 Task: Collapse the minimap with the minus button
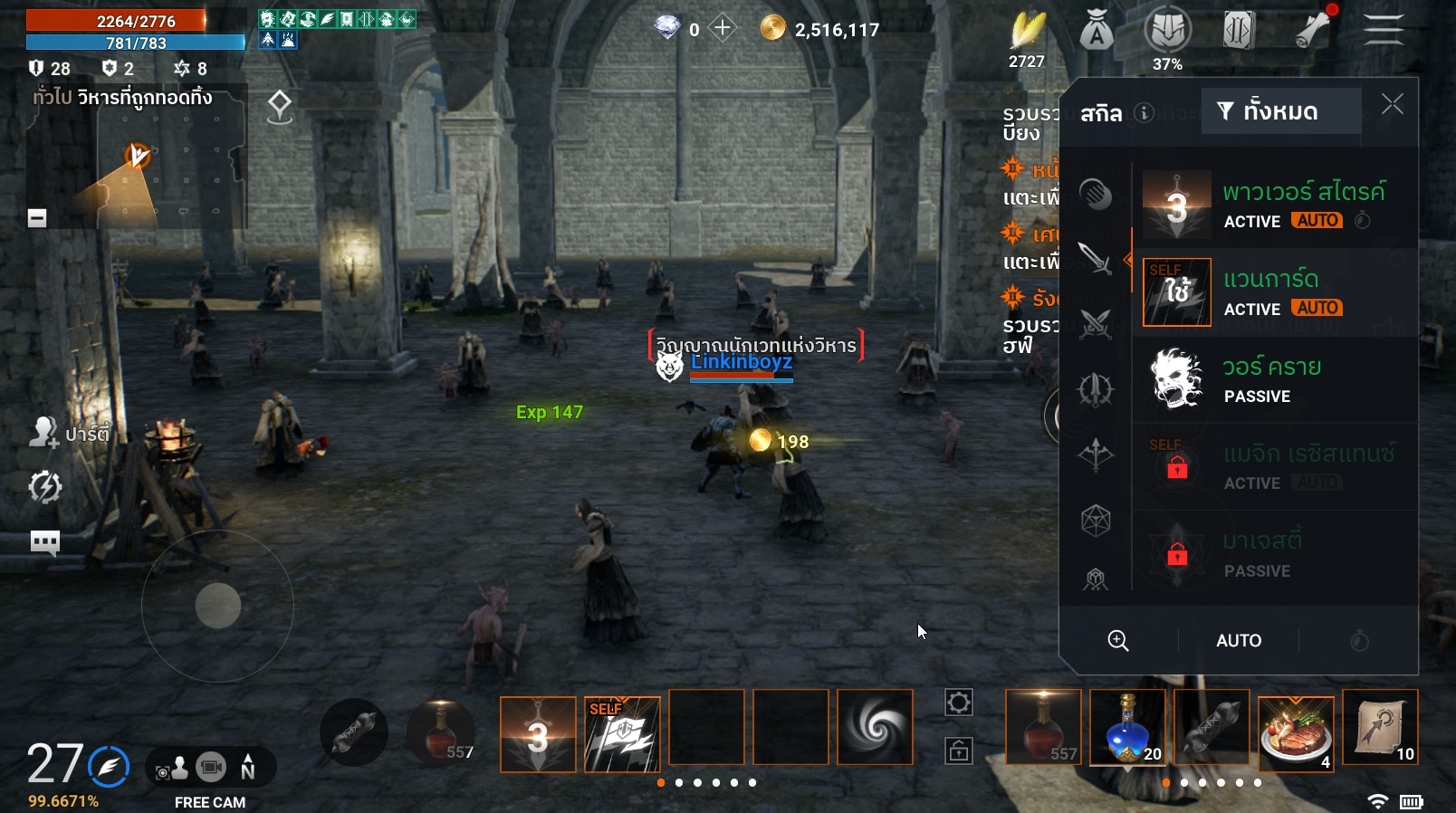point(37,218)
